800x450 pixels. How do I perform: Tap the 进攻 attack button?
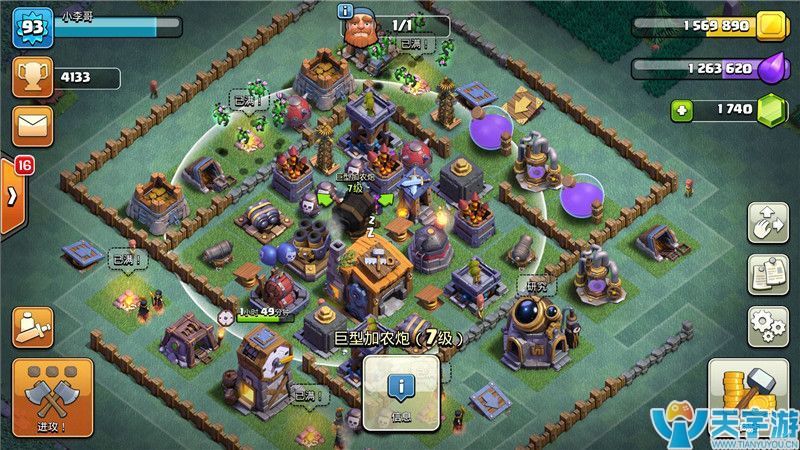pyautogui.click(x=52, y=397)
